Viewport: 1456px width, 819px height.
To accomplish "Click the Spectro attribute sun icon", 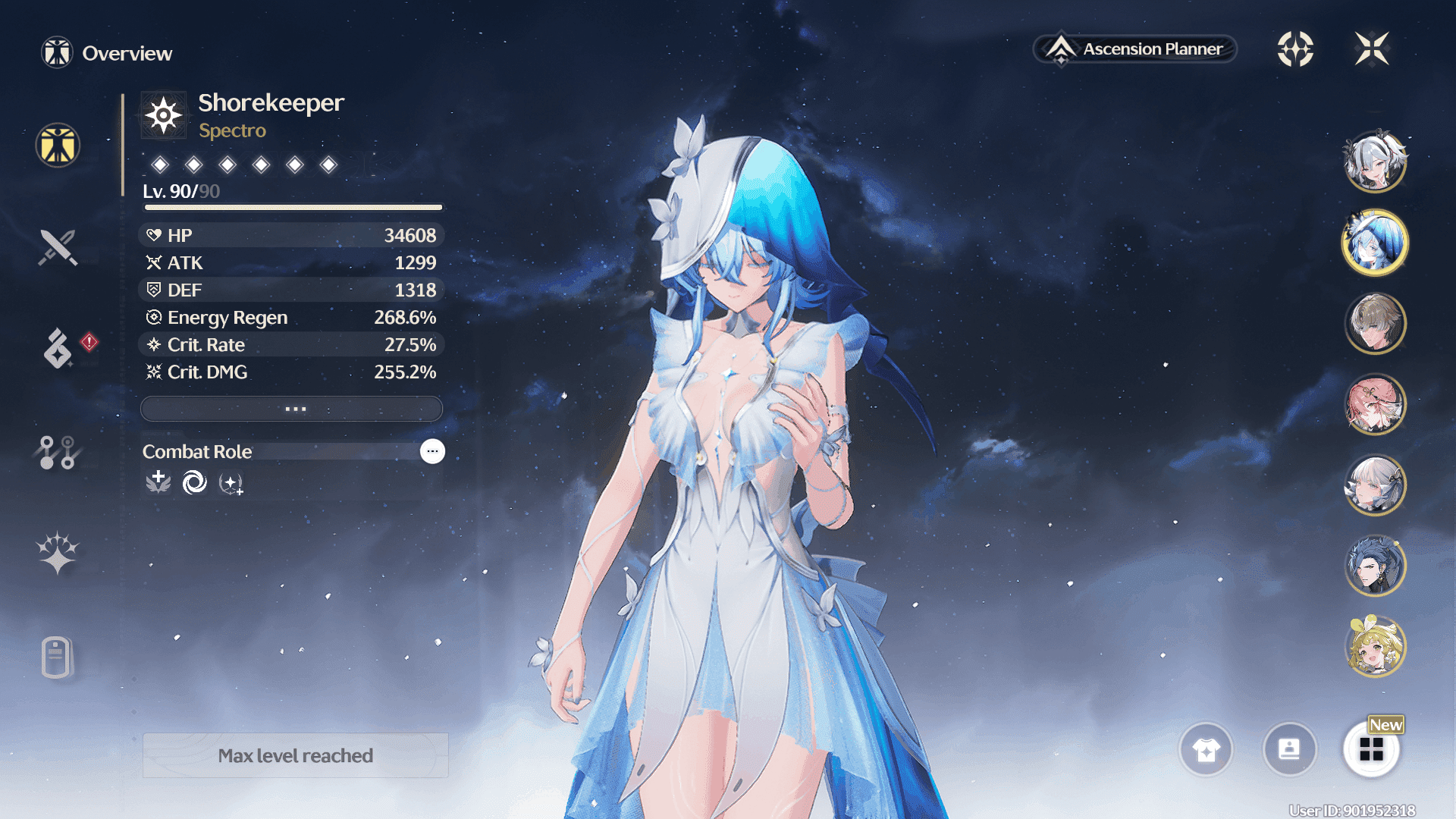I will click(x=164, y=116).
